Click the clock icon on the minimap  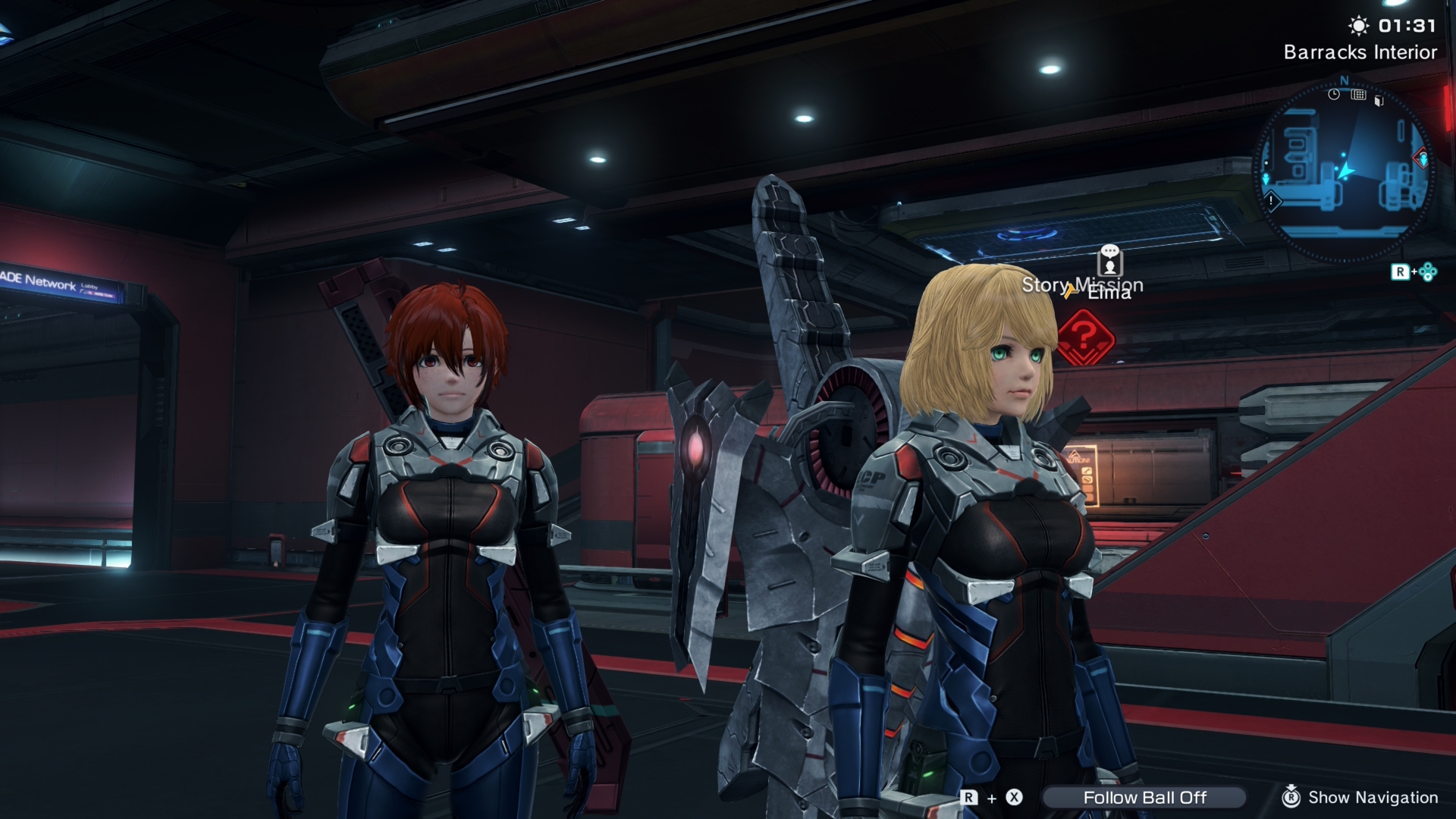(1334, 95)
